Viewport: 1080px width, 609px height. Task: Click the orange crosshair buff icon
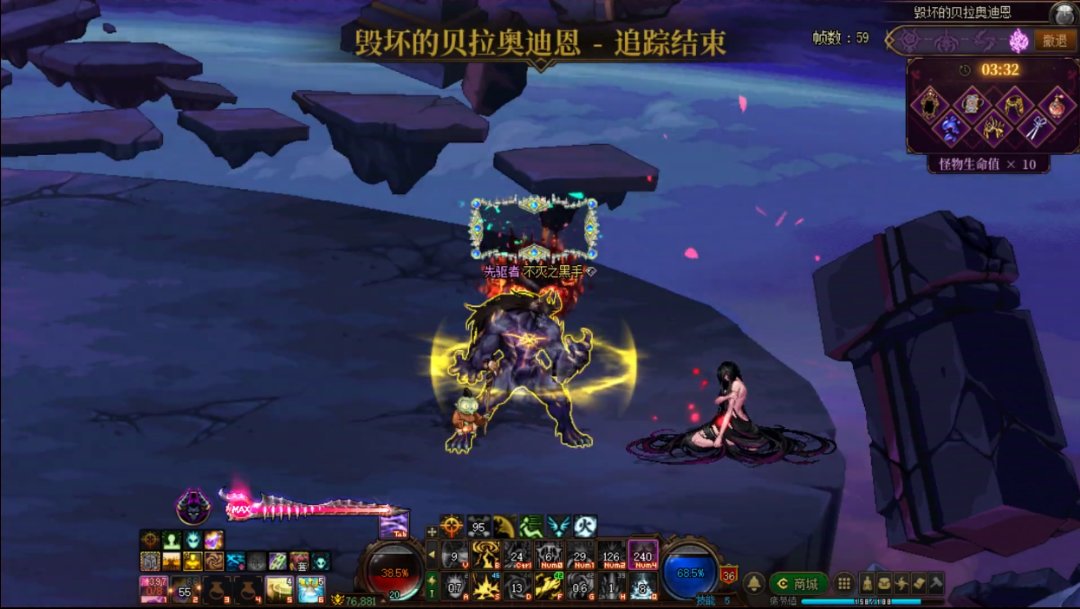tap(452, 526)
